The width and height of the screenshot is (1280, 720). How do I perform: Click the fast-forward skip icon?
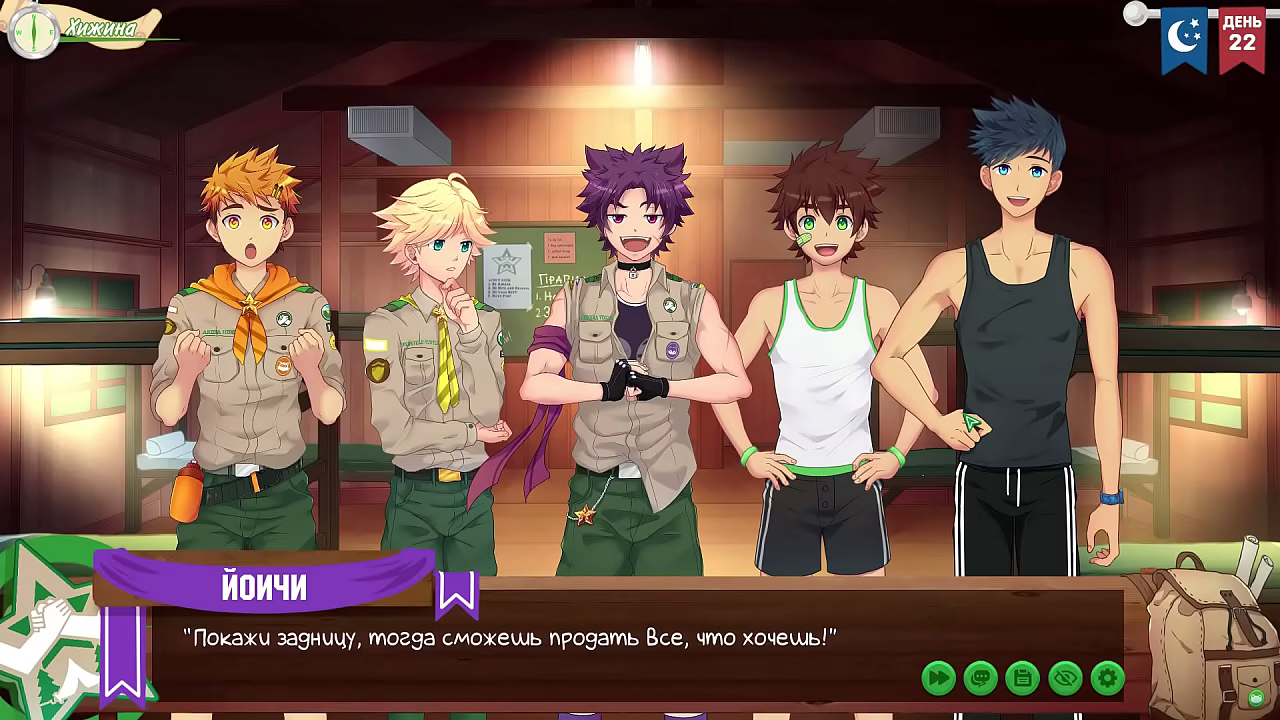click(937, 676)
